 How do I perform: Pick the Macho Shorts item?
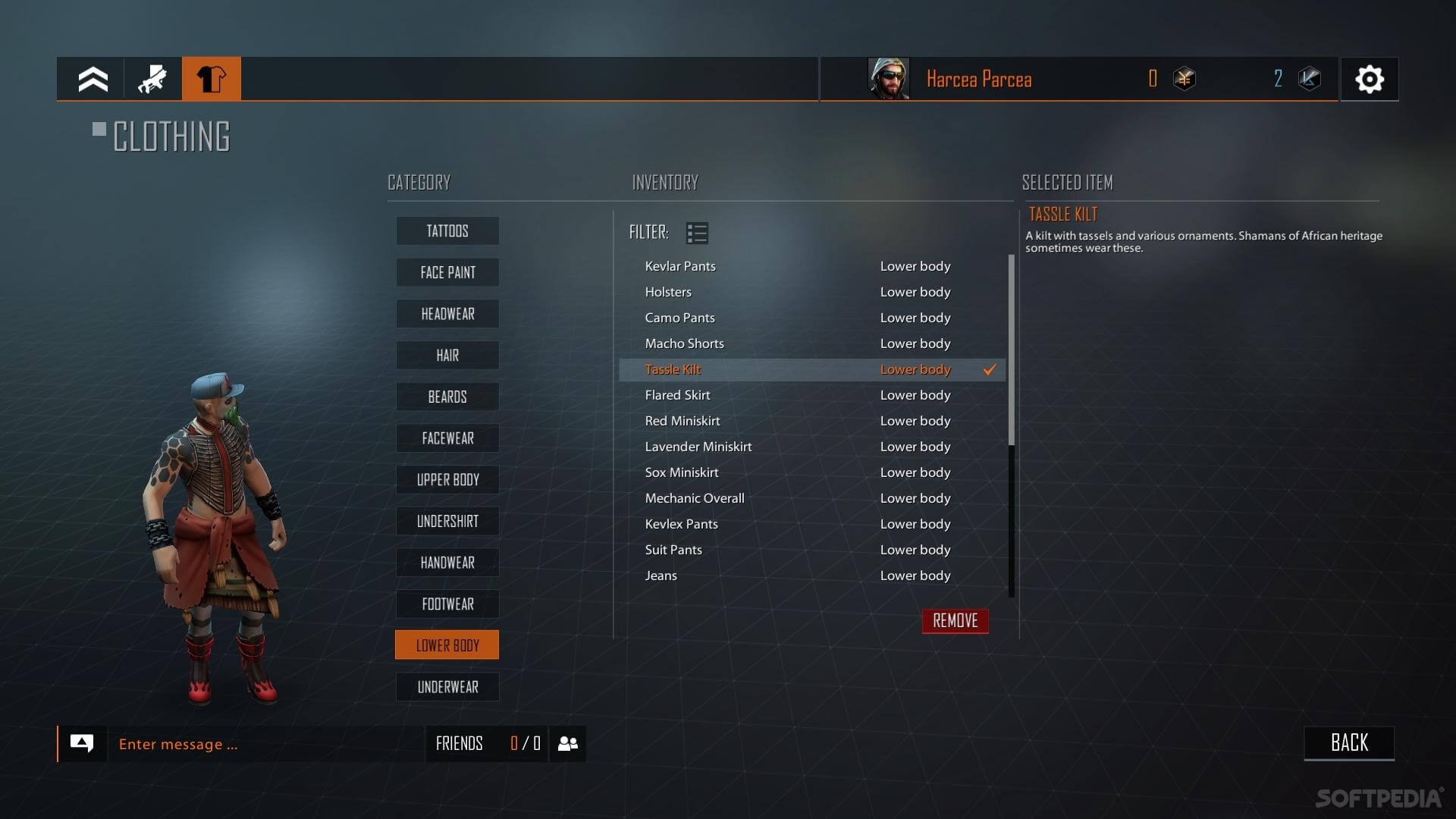point(684,344)
